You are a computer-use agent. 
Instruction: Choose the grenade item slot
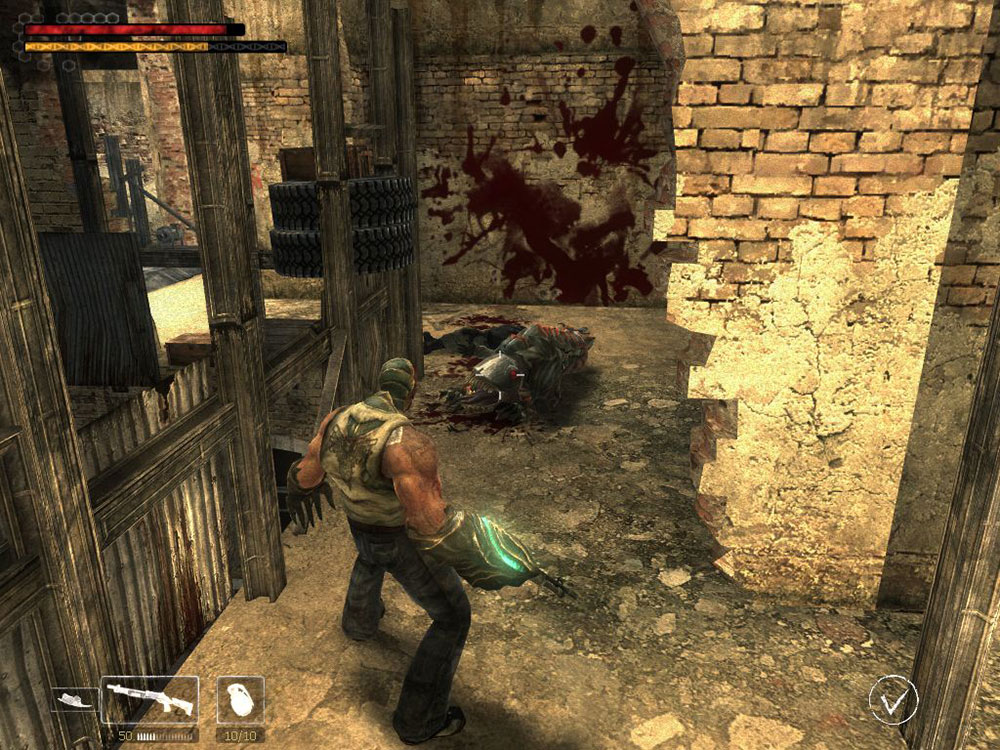pos(240,700)
